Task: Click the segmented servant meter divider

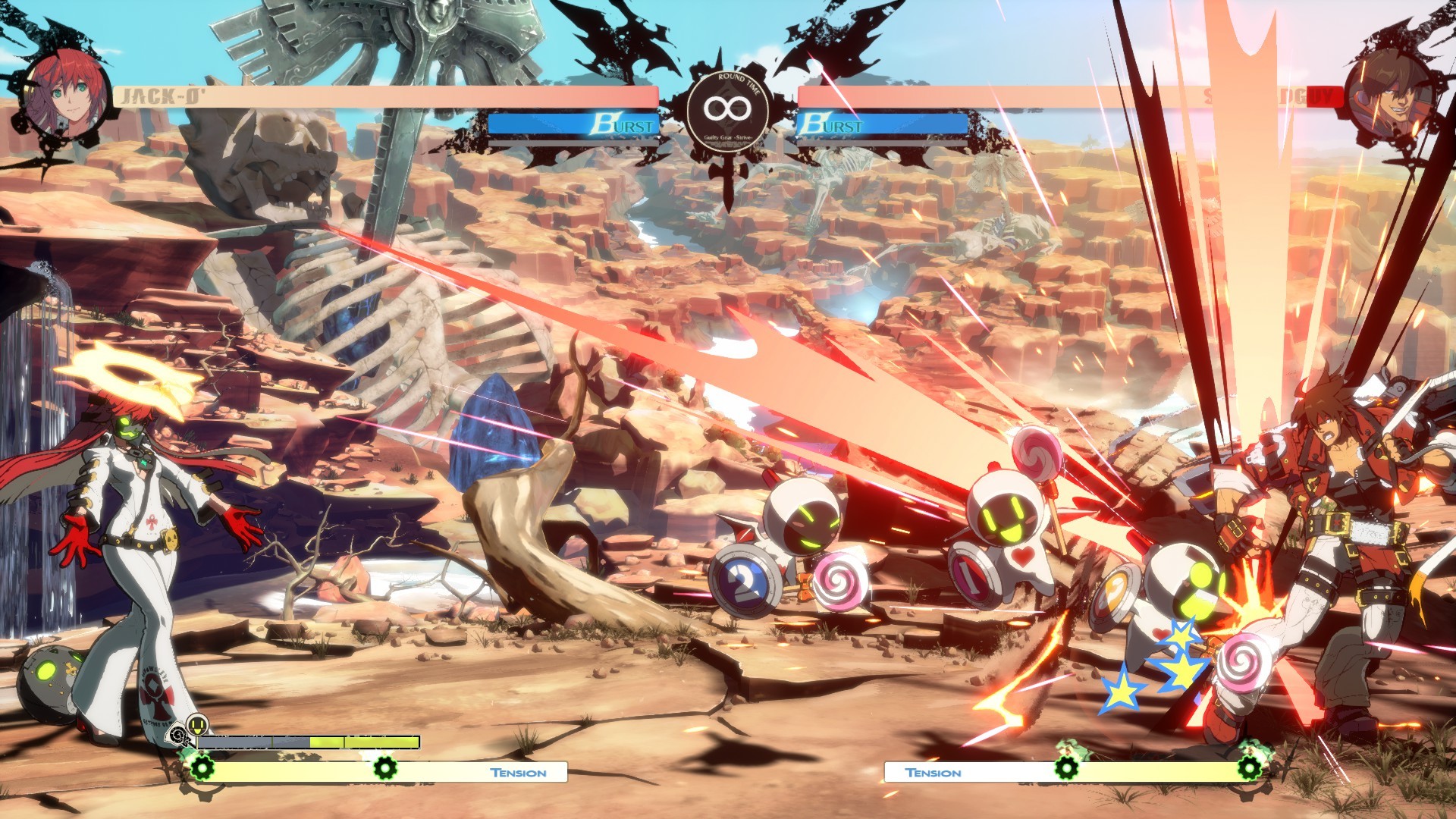Action: click(273, 741)
